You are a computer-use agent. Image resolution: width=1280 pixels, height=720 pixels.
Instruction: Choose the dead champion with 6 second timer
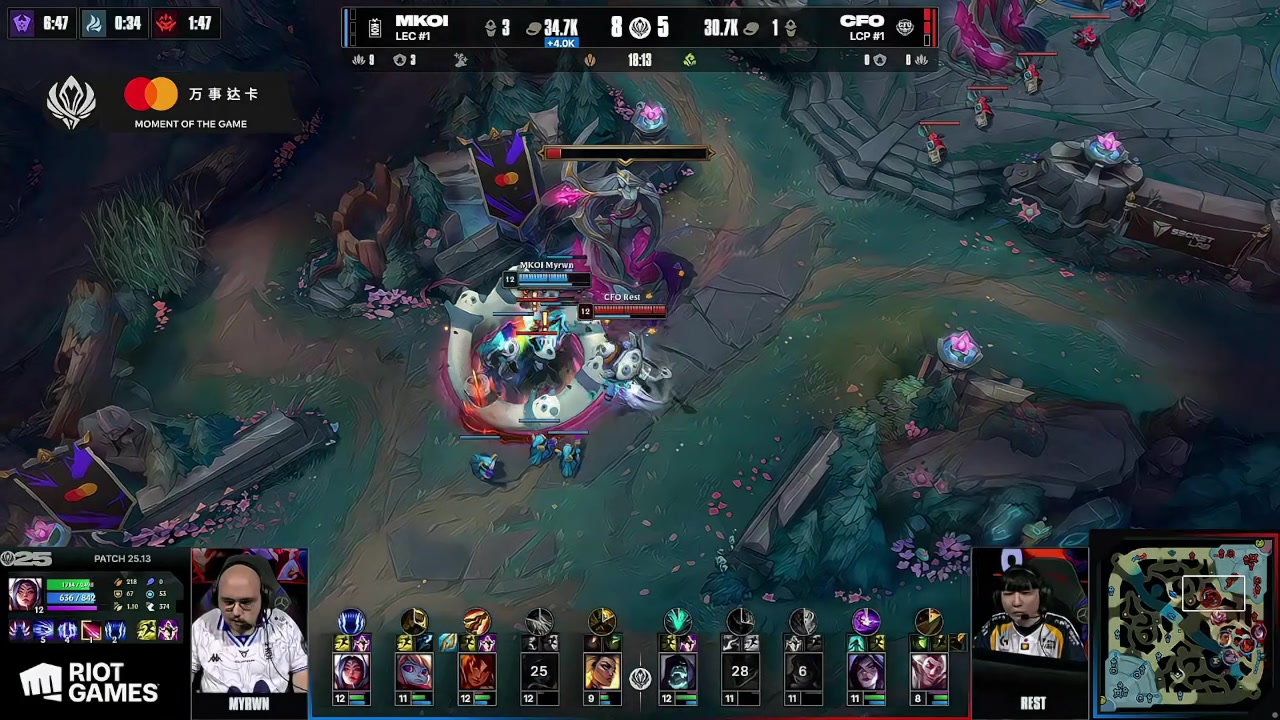(x=802, y=671)
